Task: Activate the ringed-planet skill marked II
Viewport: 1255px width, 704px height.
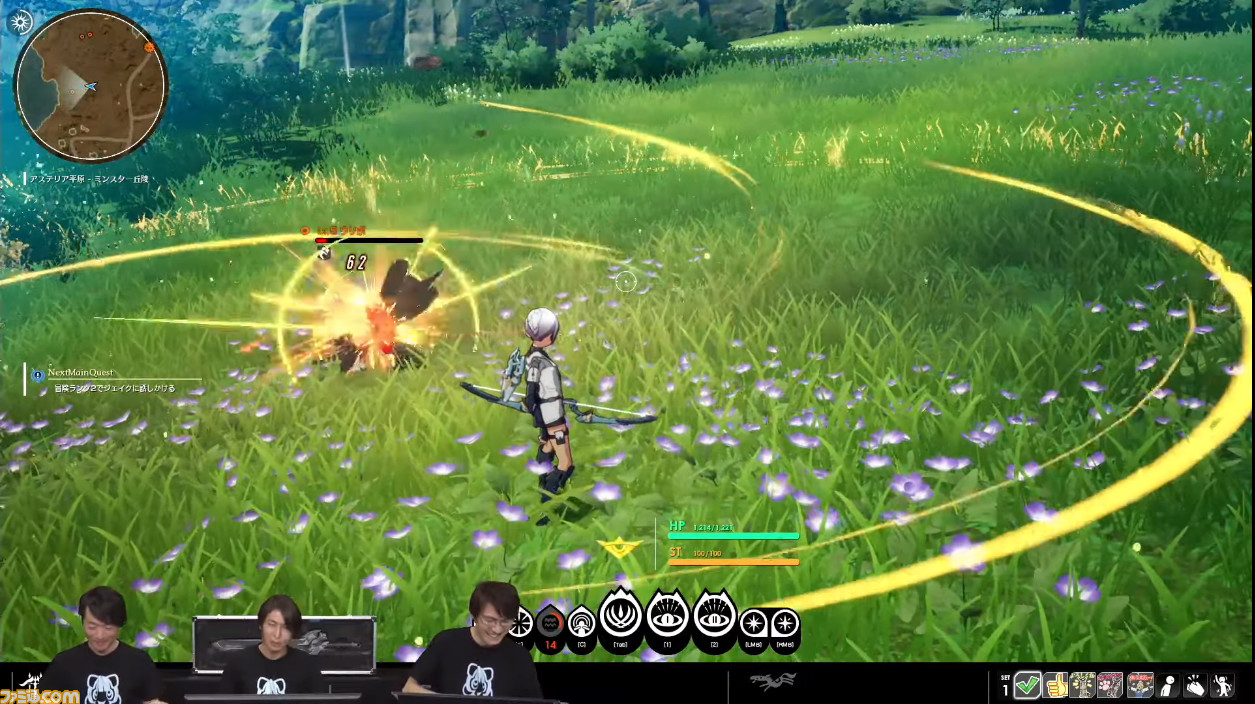Action: tap(714, 617)
